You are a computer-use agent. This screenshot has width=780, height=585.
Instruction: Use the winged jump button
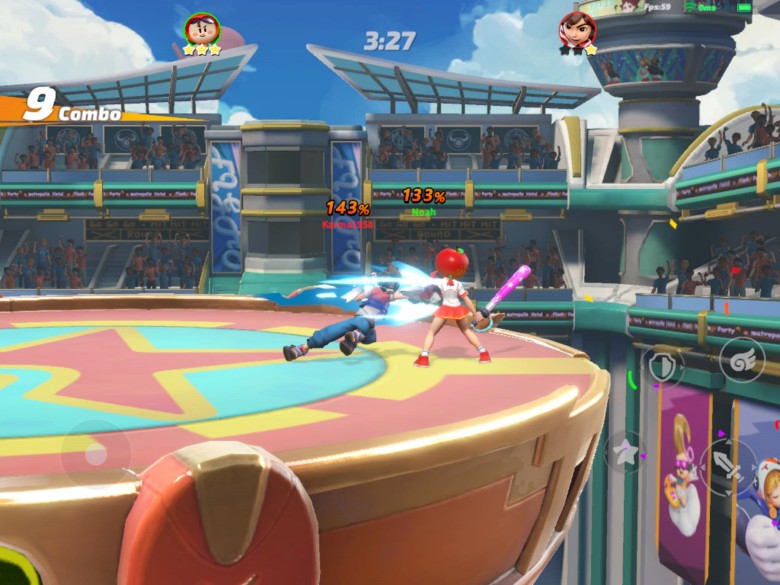click(x=740, y=358)
